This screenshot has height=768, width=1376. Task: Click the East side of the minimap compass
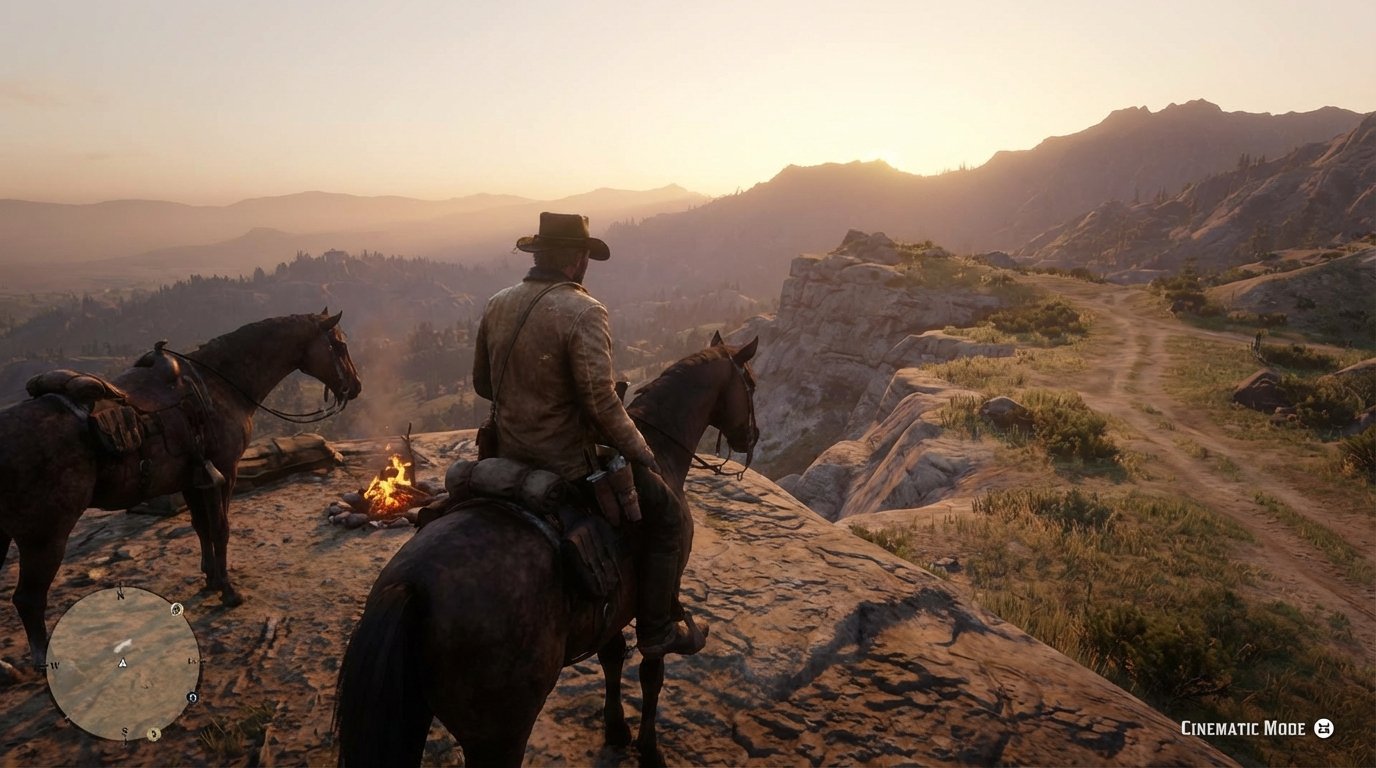click(x=191, y=662)
